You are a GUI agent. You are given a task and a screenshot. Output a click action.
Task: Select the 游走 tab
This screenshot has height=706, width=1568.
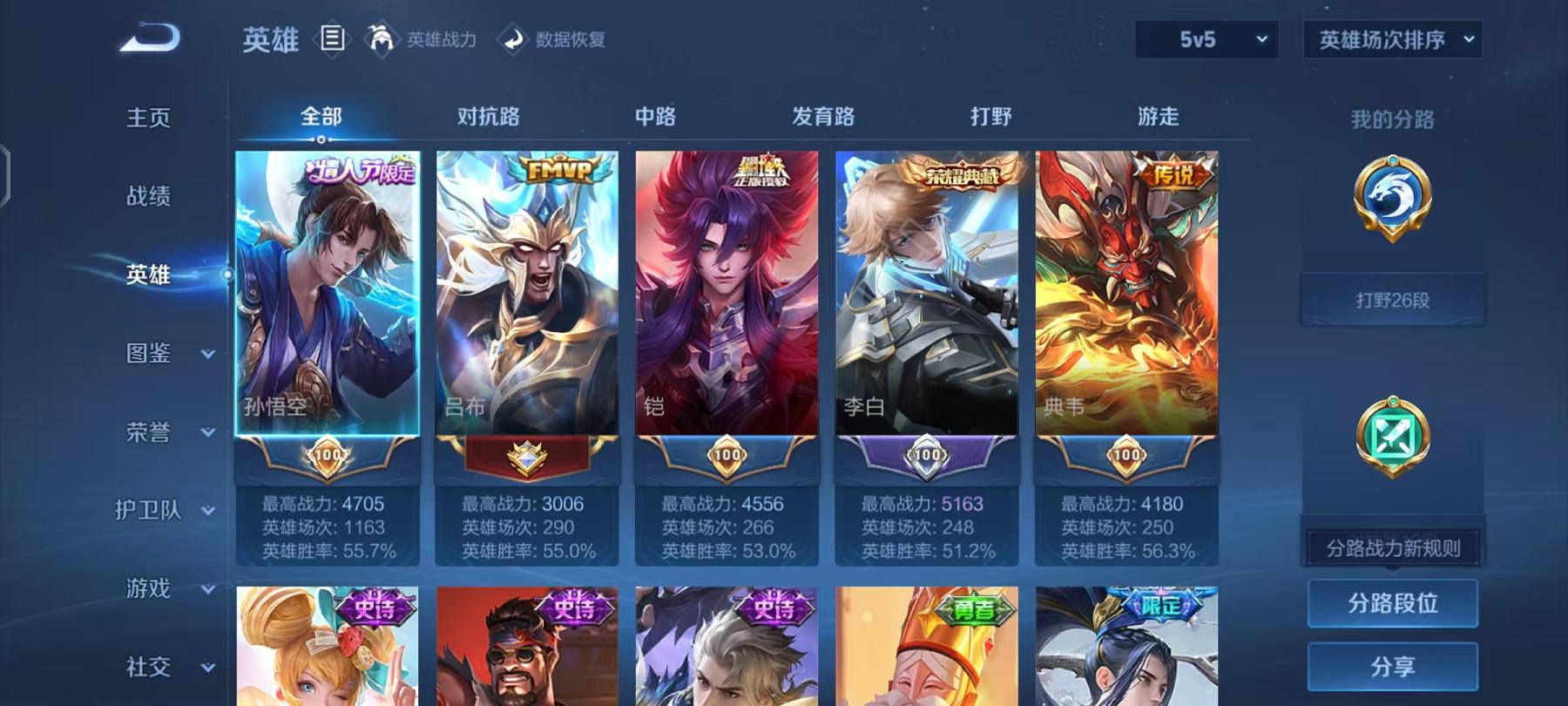tap(1157, 116)
